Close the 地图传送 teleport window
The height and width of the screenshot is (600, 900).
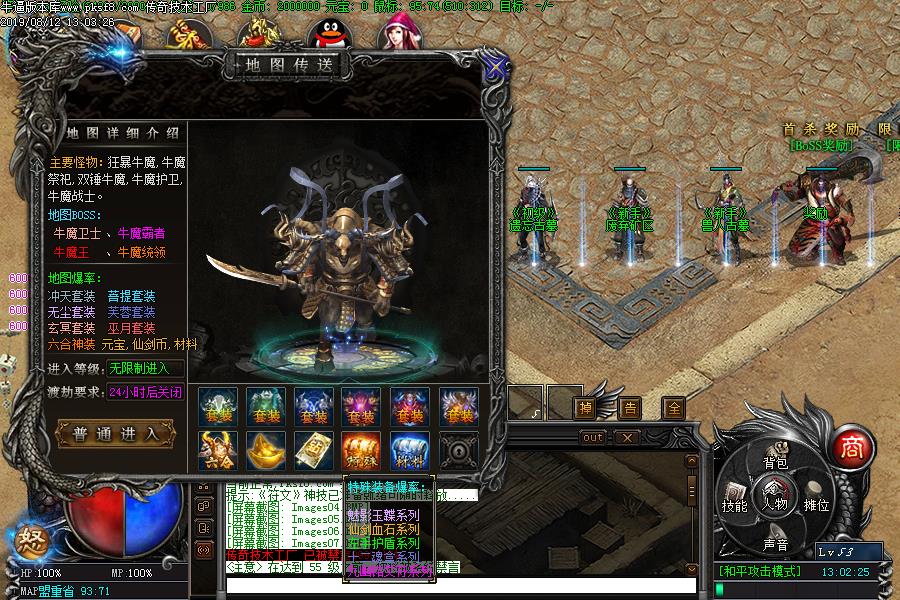click(x=494, y=67)
